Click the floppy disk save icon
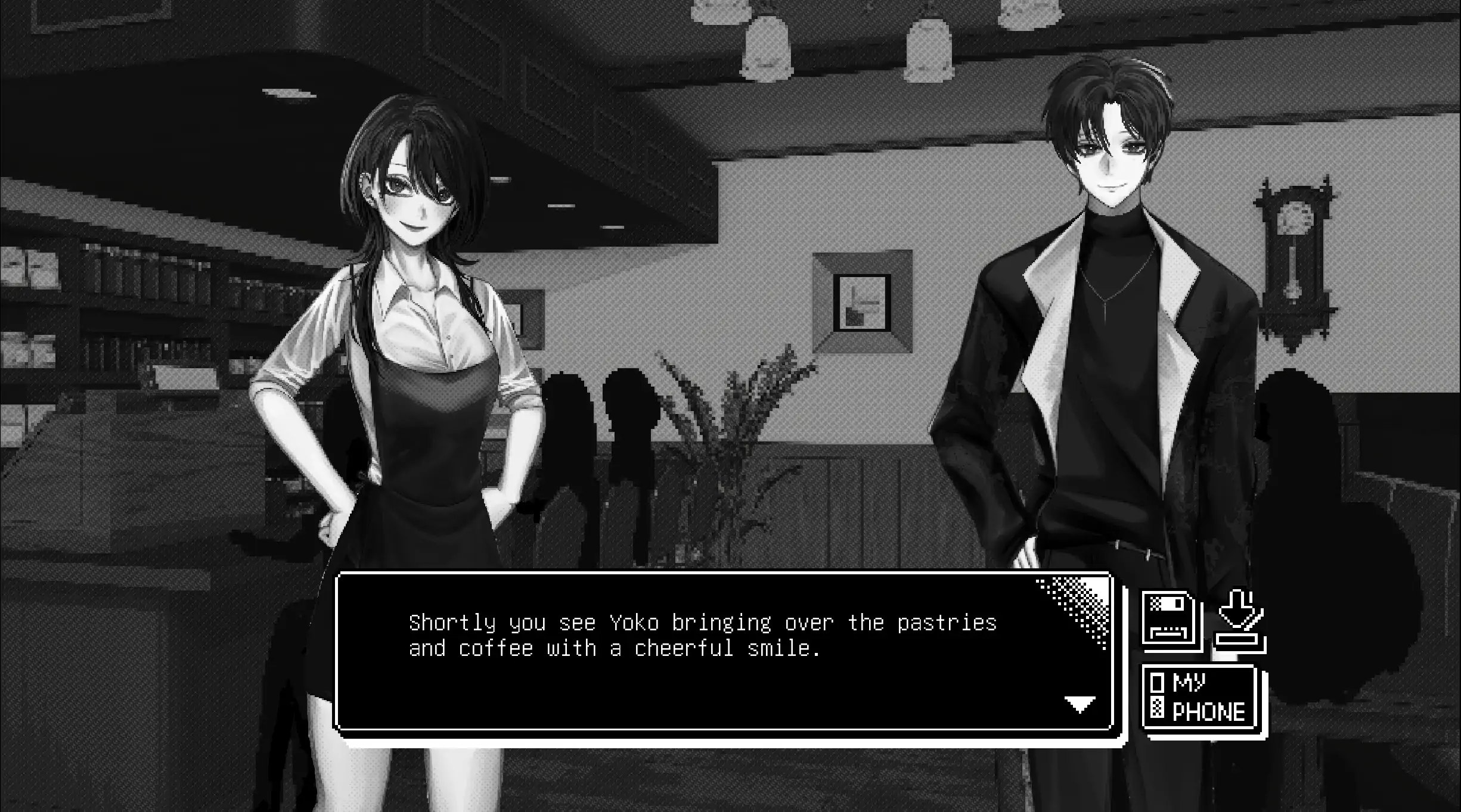Screen dimensions: 1461x812 pos(1171,620)
